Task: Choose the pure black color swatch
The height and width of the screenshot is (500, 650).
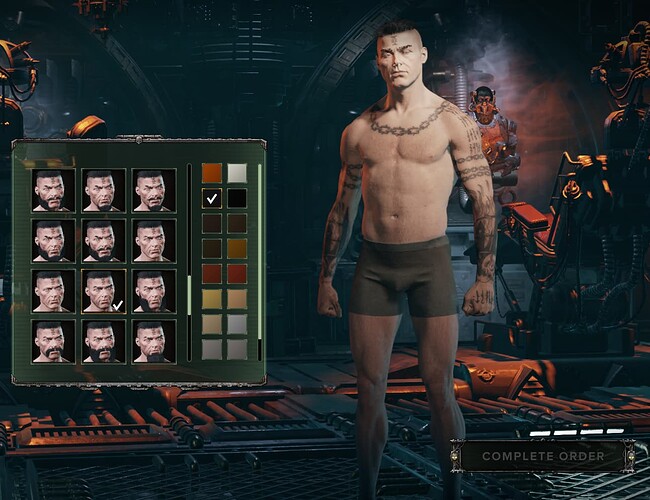Action: (236, 198)
